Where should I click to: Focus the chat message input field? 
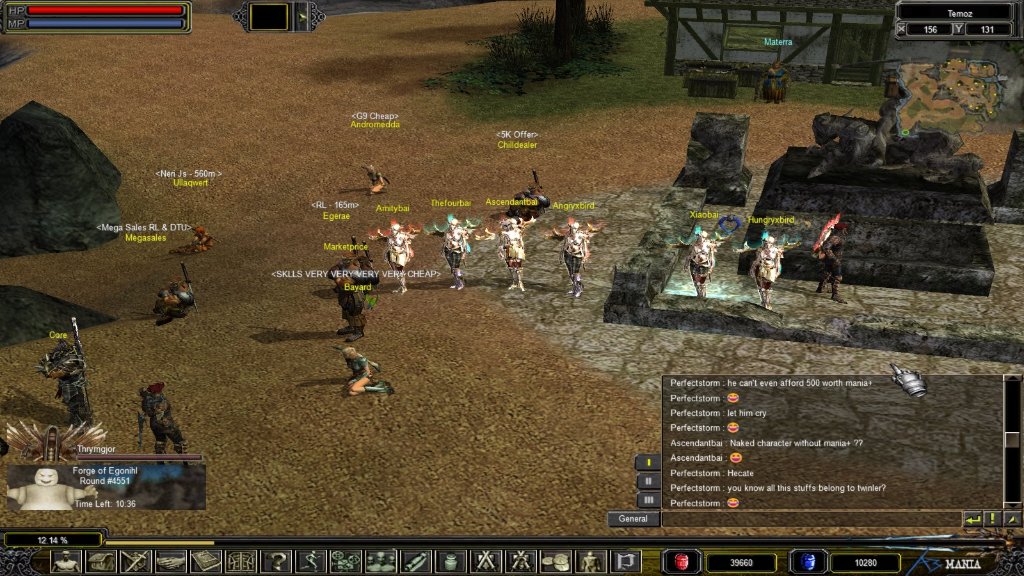[x=810, y=519]
